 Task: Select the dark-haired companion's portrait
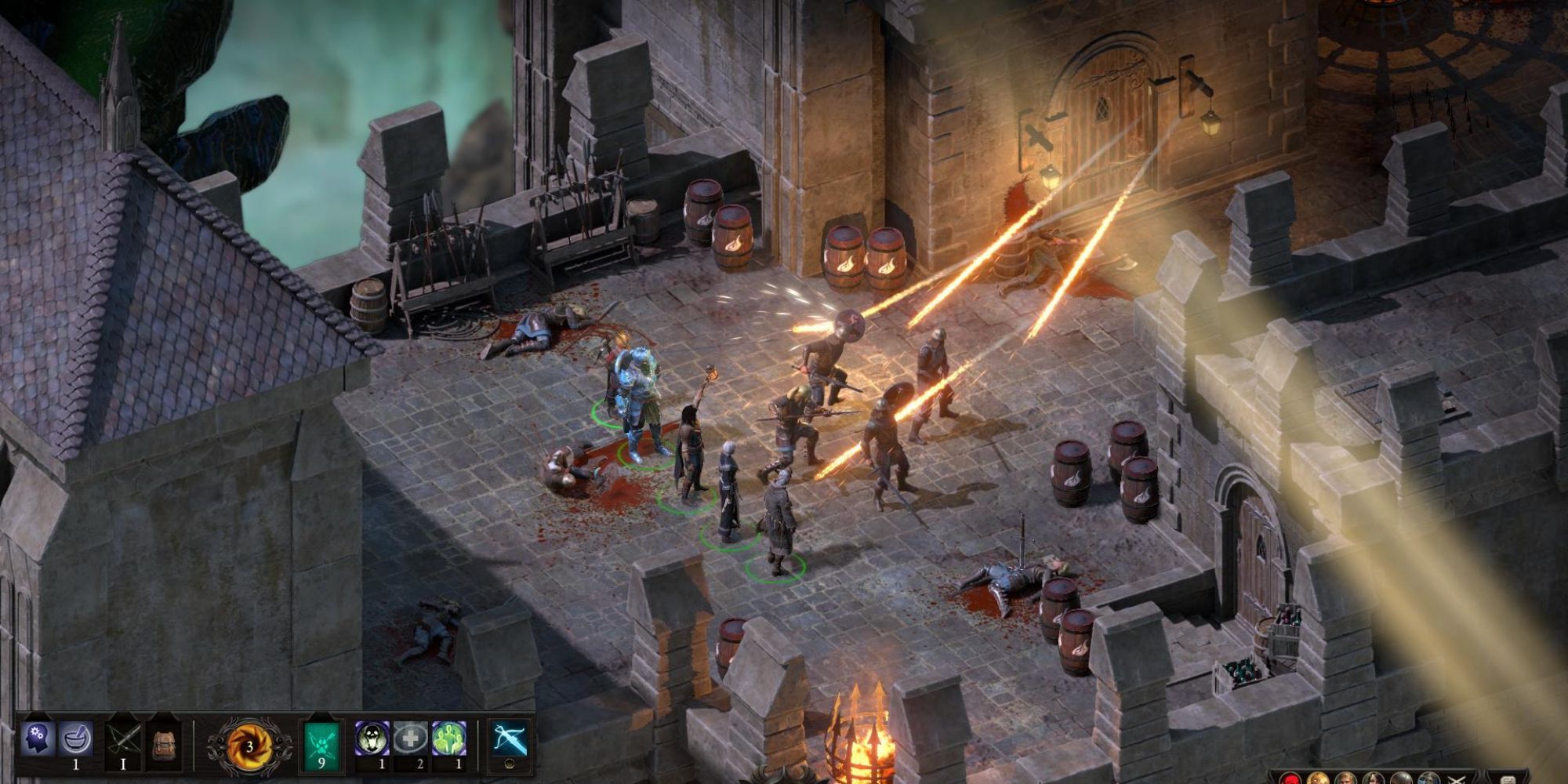tap(1374, 780)
